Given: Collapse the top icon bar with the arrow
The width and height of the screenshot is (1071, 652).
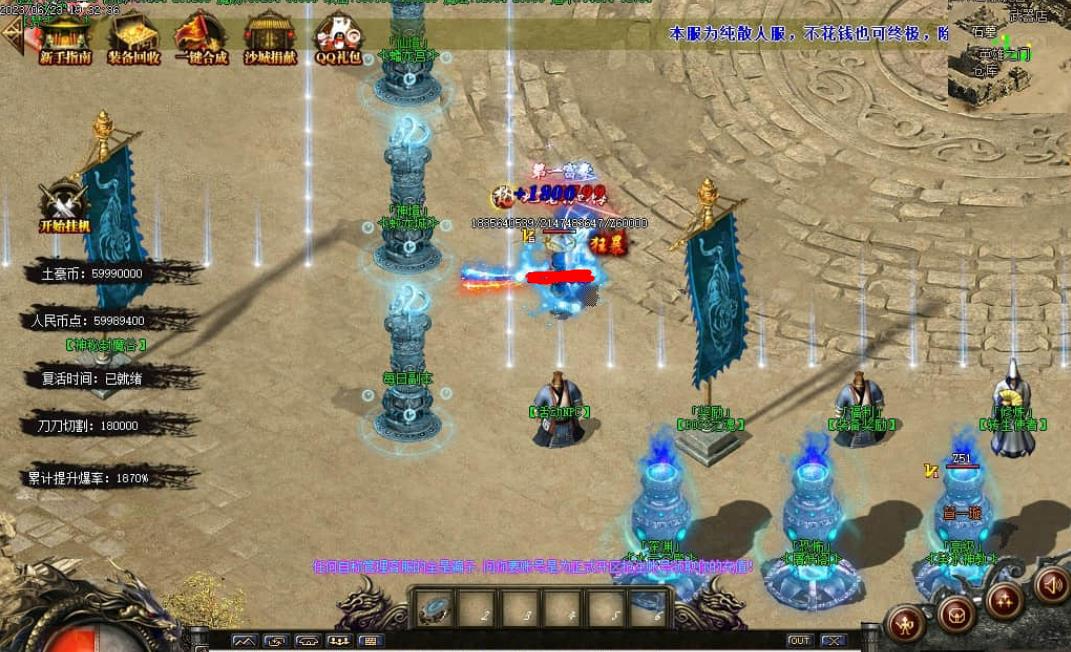Looking at the screenshot, I should pyautogui.click(x=13, y=32).
